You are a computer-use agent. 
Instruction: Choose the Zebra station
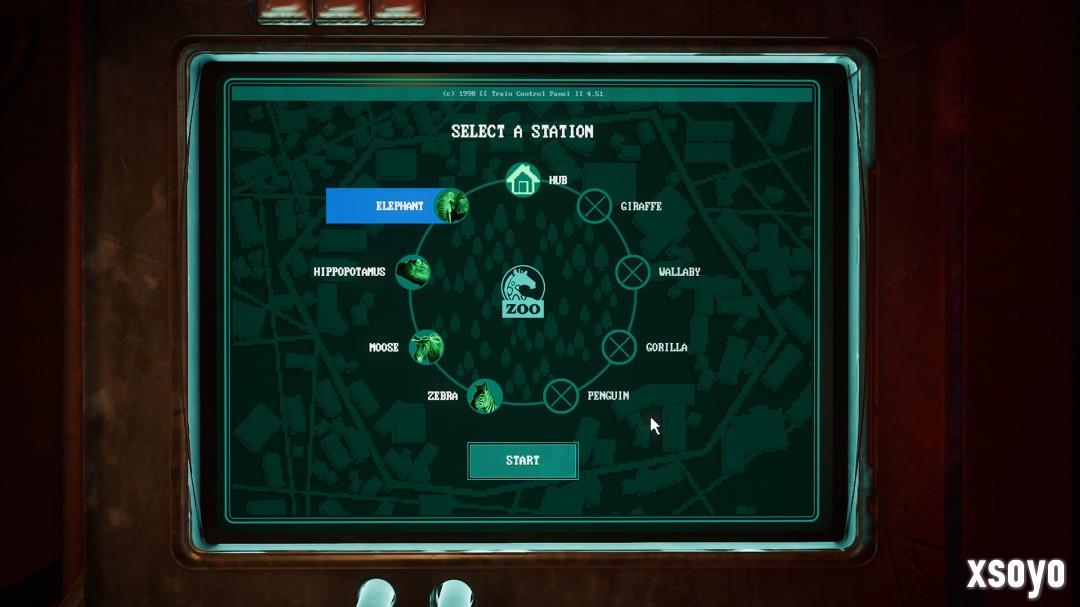click(x=485, y=396)
